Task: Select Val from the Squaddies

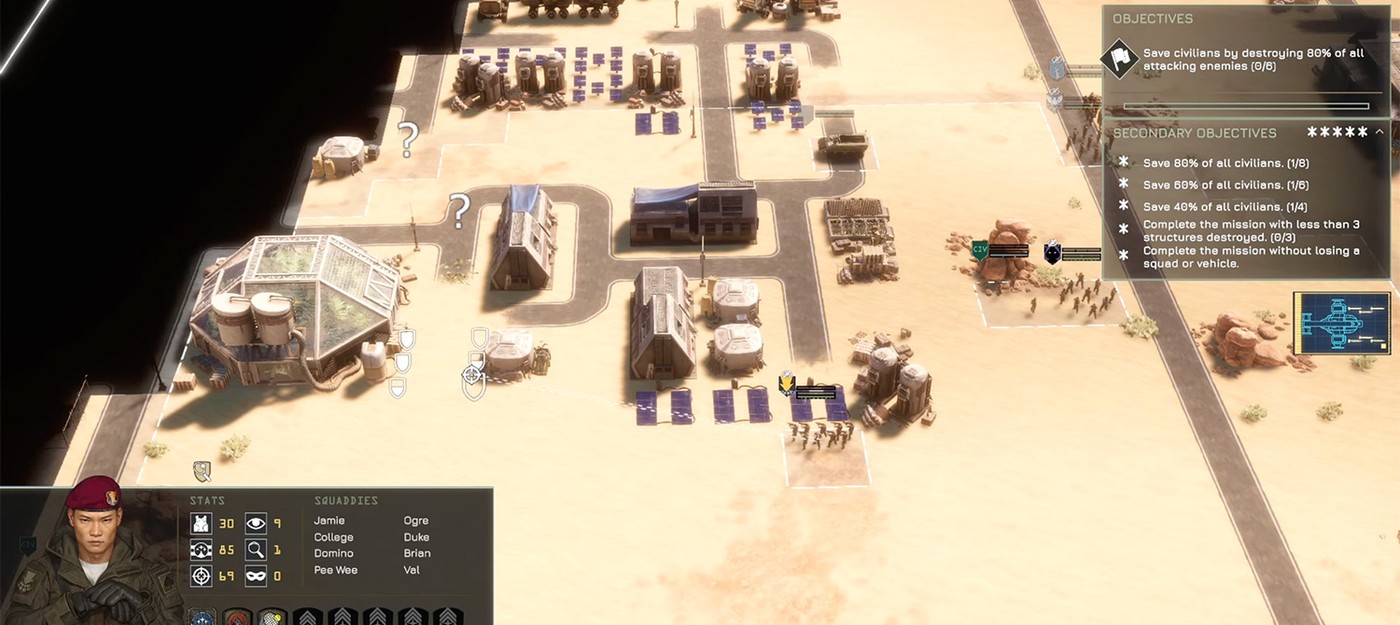Action: [x=412, y=570]
